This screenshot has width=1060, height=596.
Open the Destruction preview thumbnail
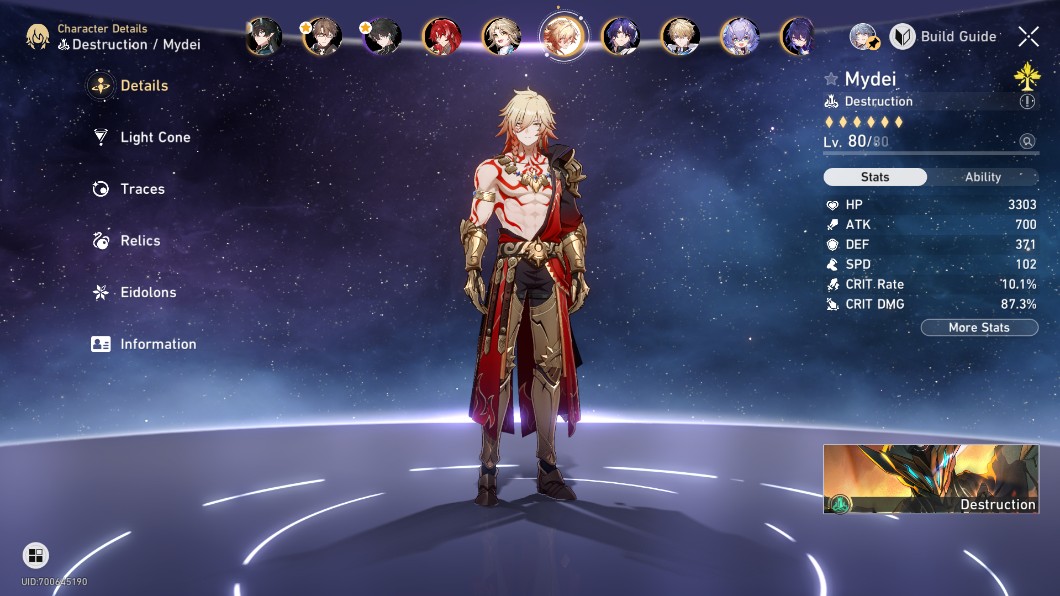[x=930, y=479]
